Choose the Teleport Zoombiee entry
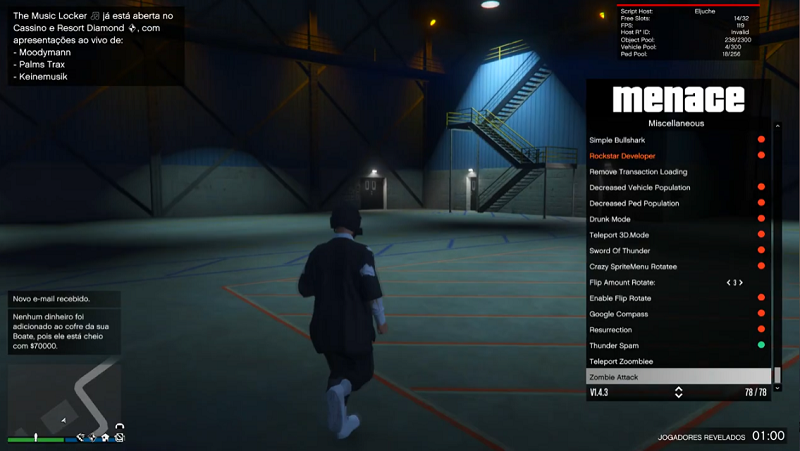The width and height of the screenshot is (800, 451). click(621, 361)
